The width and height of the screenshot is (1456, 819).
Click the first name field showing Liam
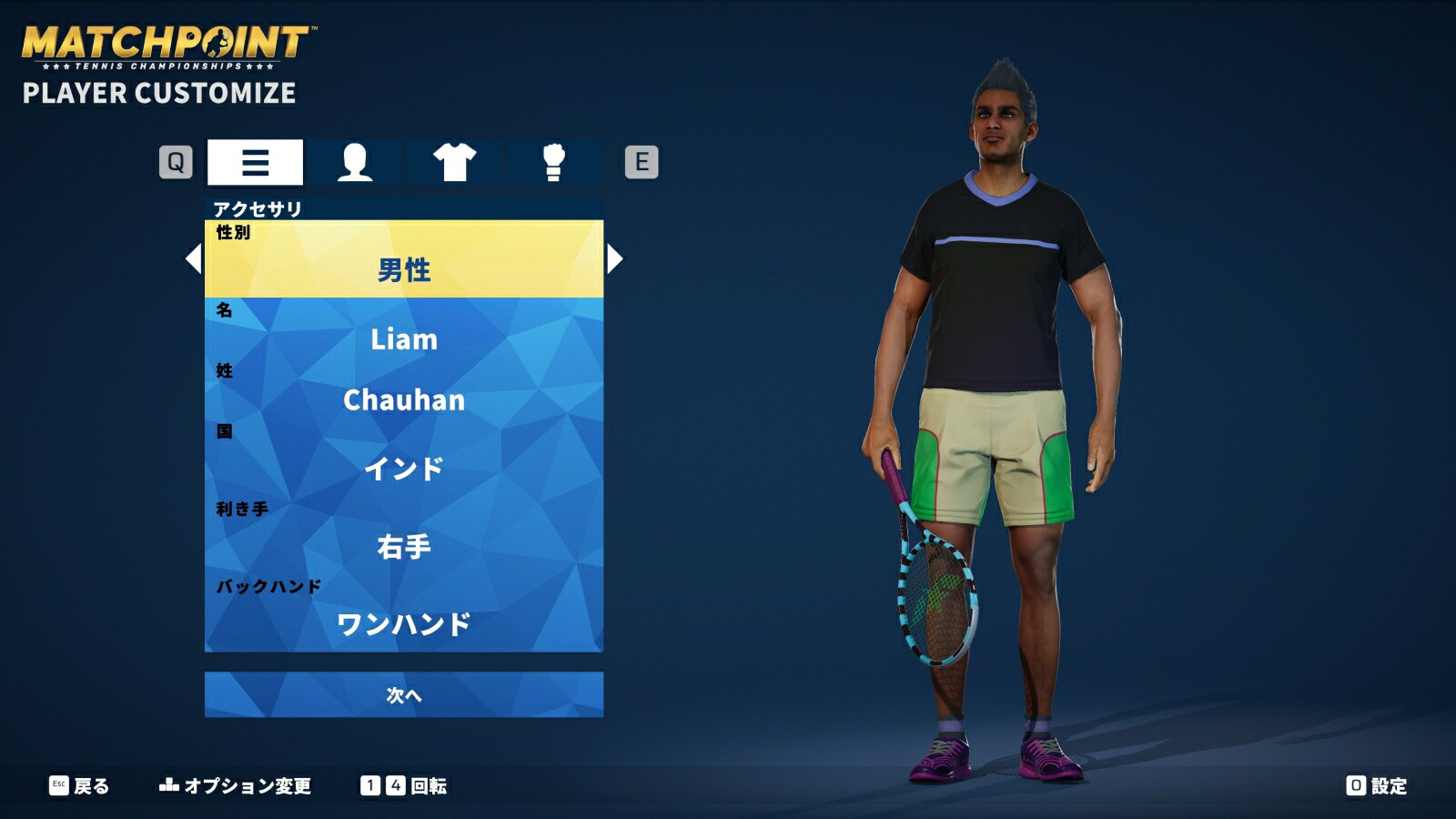point(405,339)
